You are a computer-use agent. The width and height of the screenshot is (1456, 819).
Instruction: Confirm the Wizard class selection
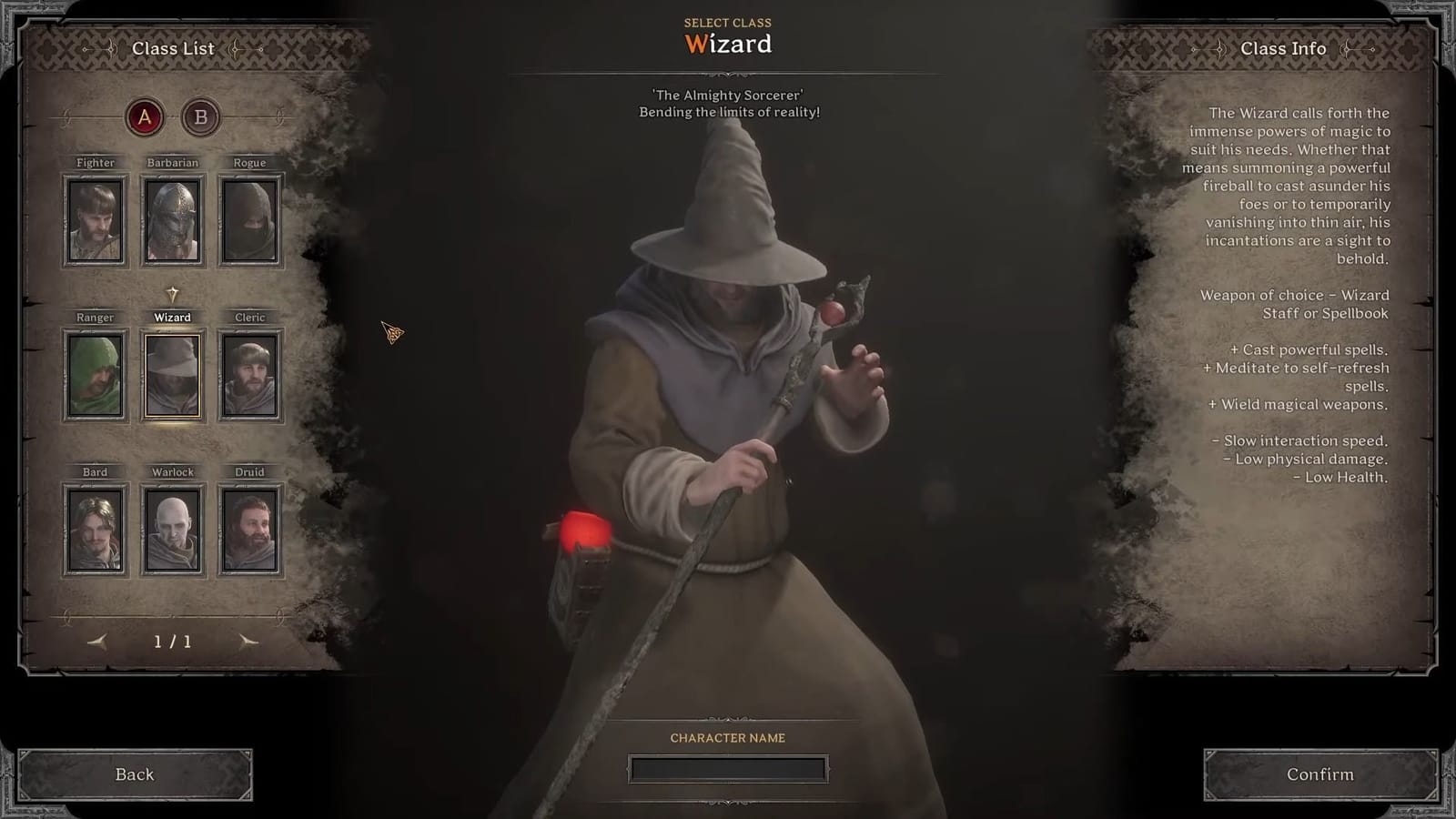pos(1320,774)
